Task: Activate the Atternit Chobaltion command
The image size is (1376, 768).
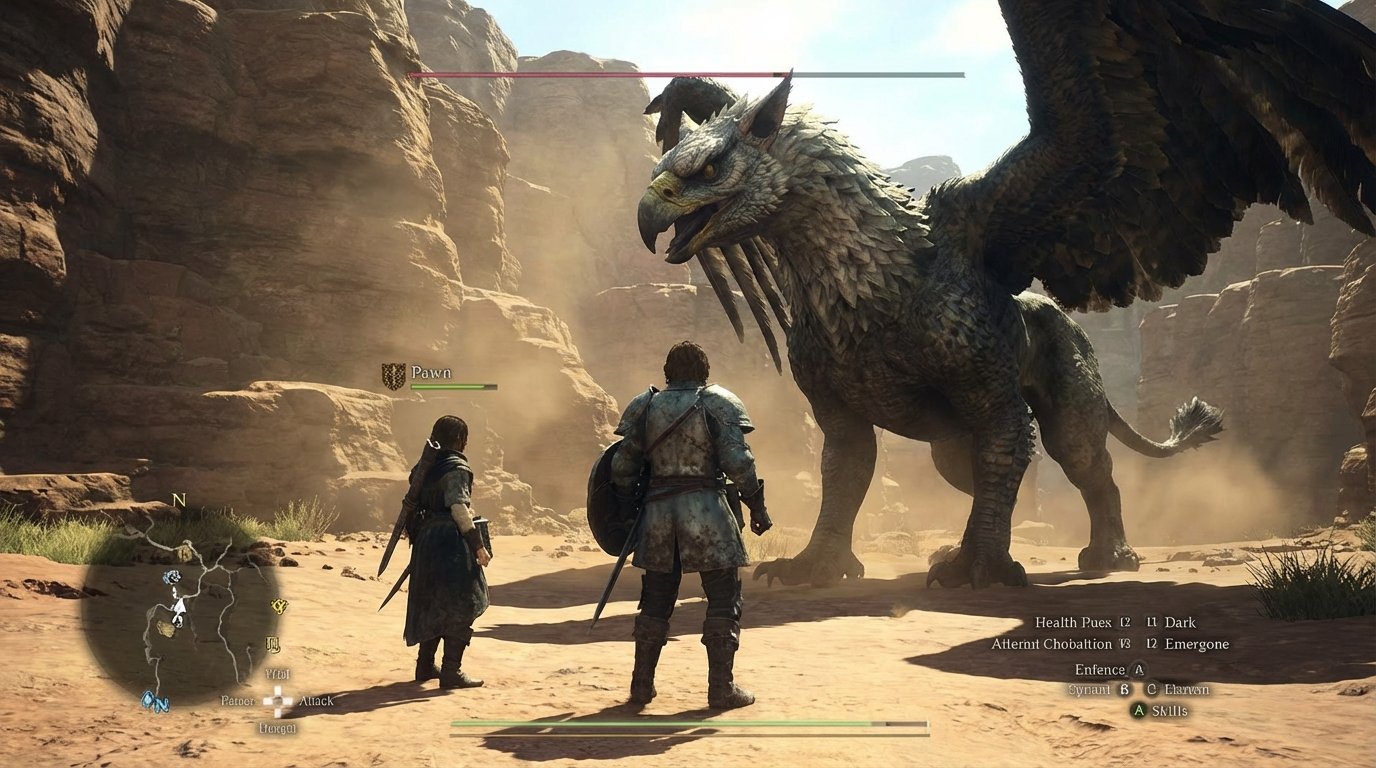Action: point(1055,644)
